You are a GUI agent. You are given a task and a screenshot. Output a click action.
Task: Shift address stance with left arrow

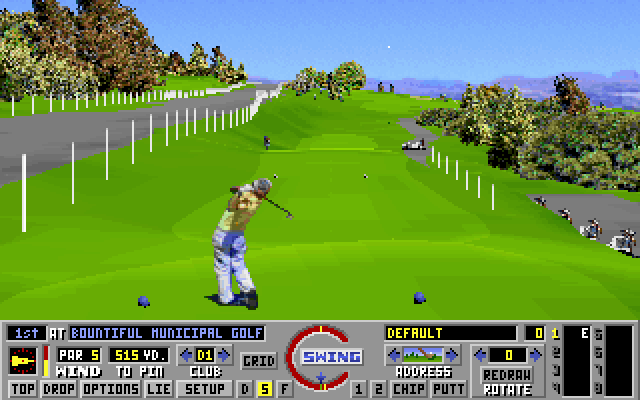[x=392, y=354]
